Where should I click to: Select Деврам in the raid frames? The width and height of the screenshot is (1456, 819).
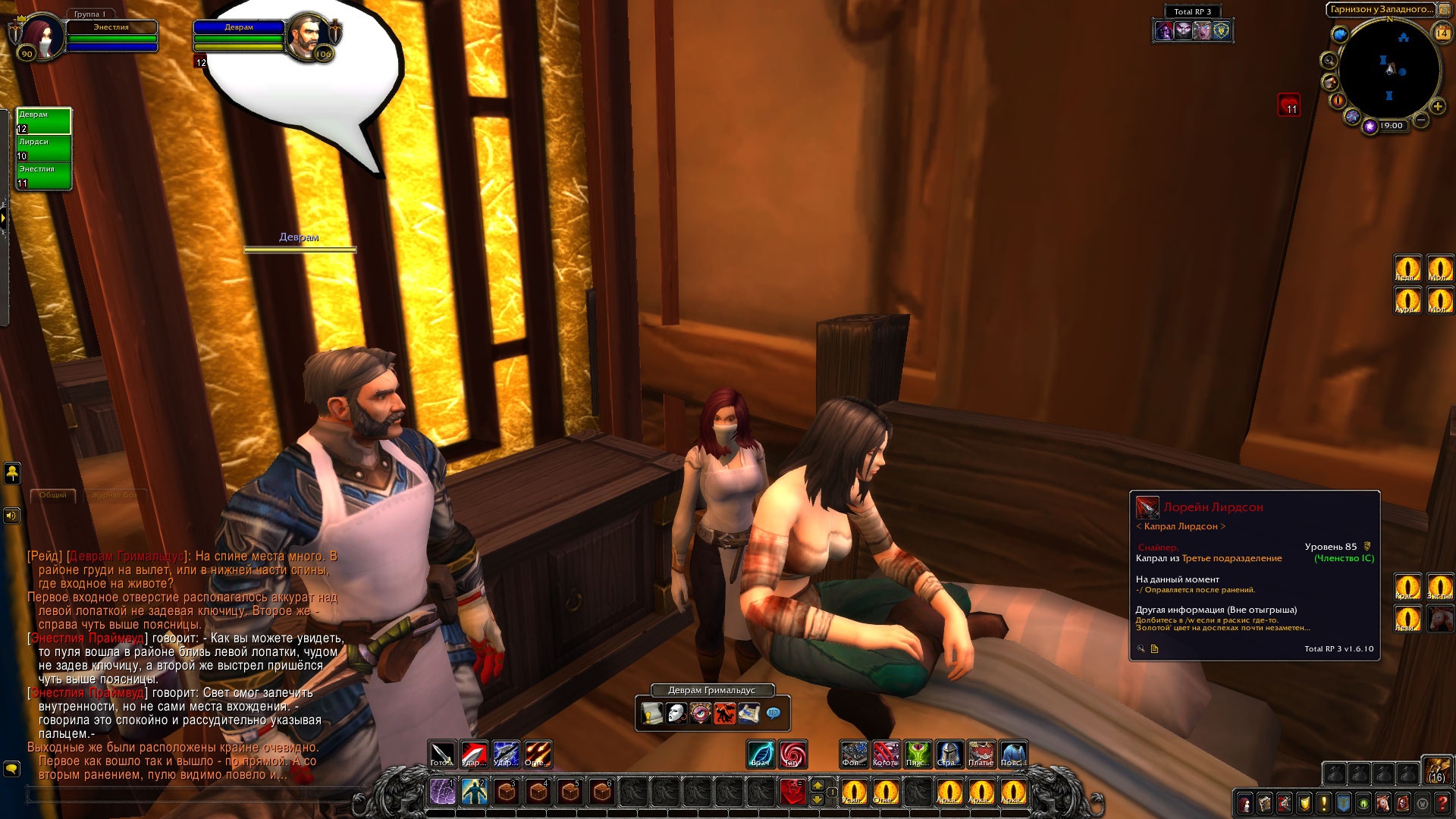tap(44, 121)
